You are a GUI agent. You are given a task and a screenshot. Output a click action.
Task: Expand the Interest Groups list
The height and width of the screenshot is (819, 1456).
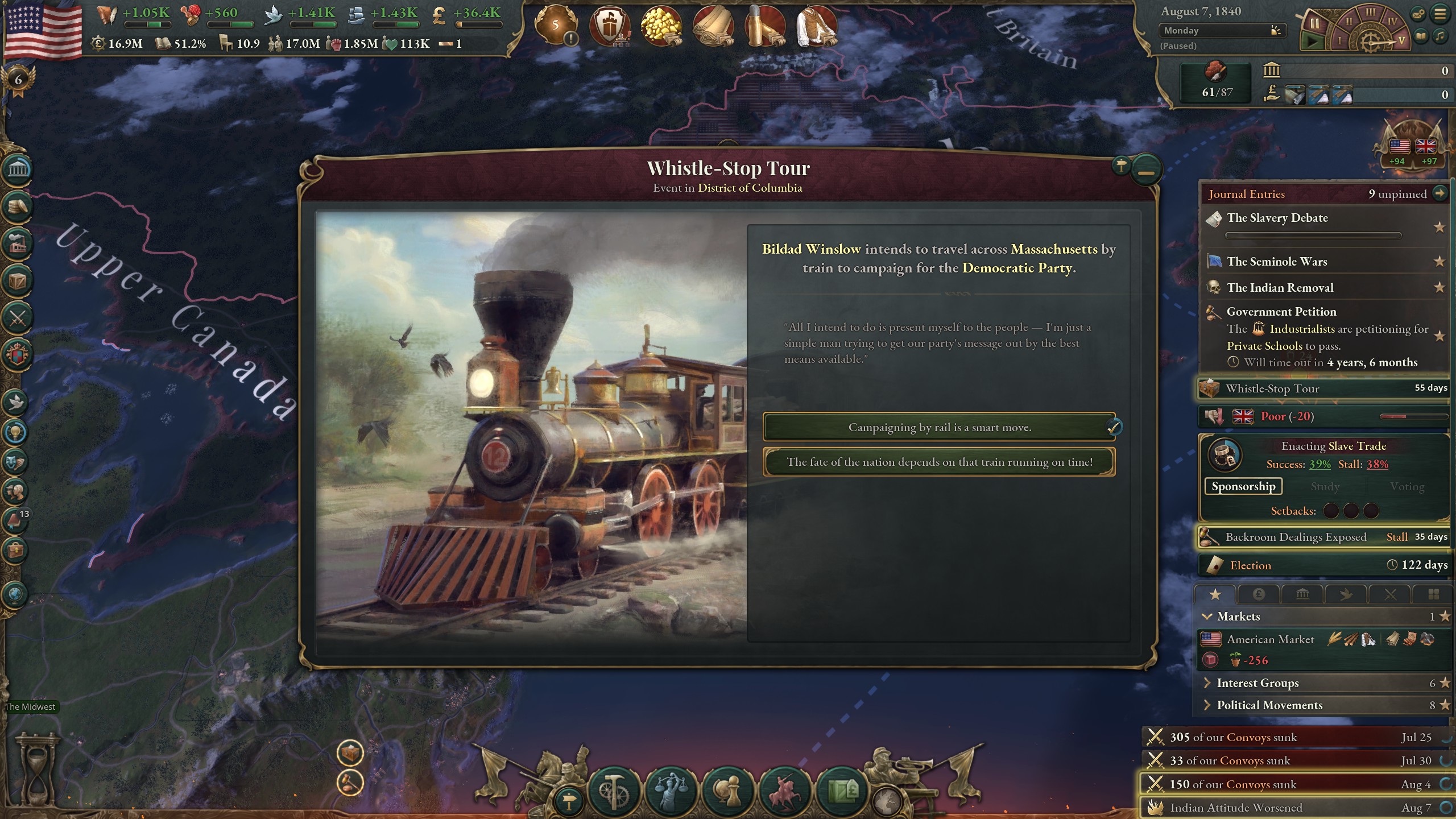point(1207,683)
